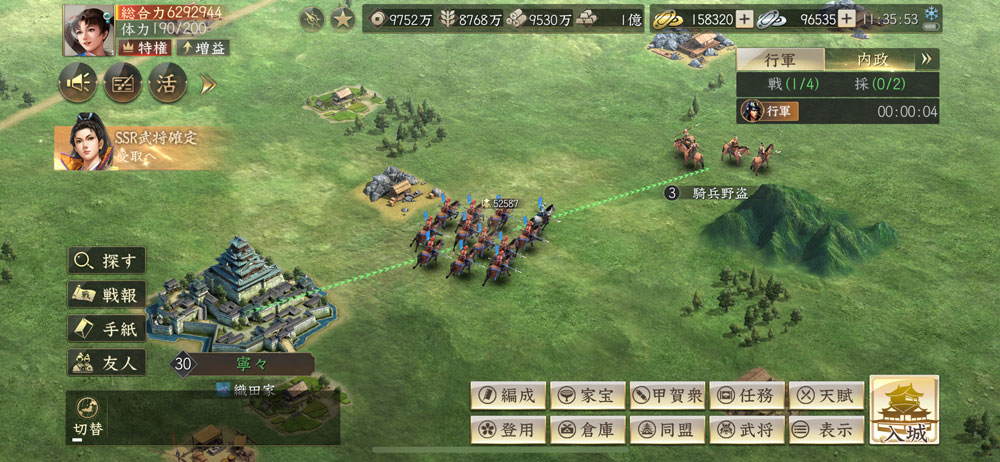The width and height of the screenshot is (1000, 462).
Task: Switch to the 内政 tab
Action: coord(871,59)
